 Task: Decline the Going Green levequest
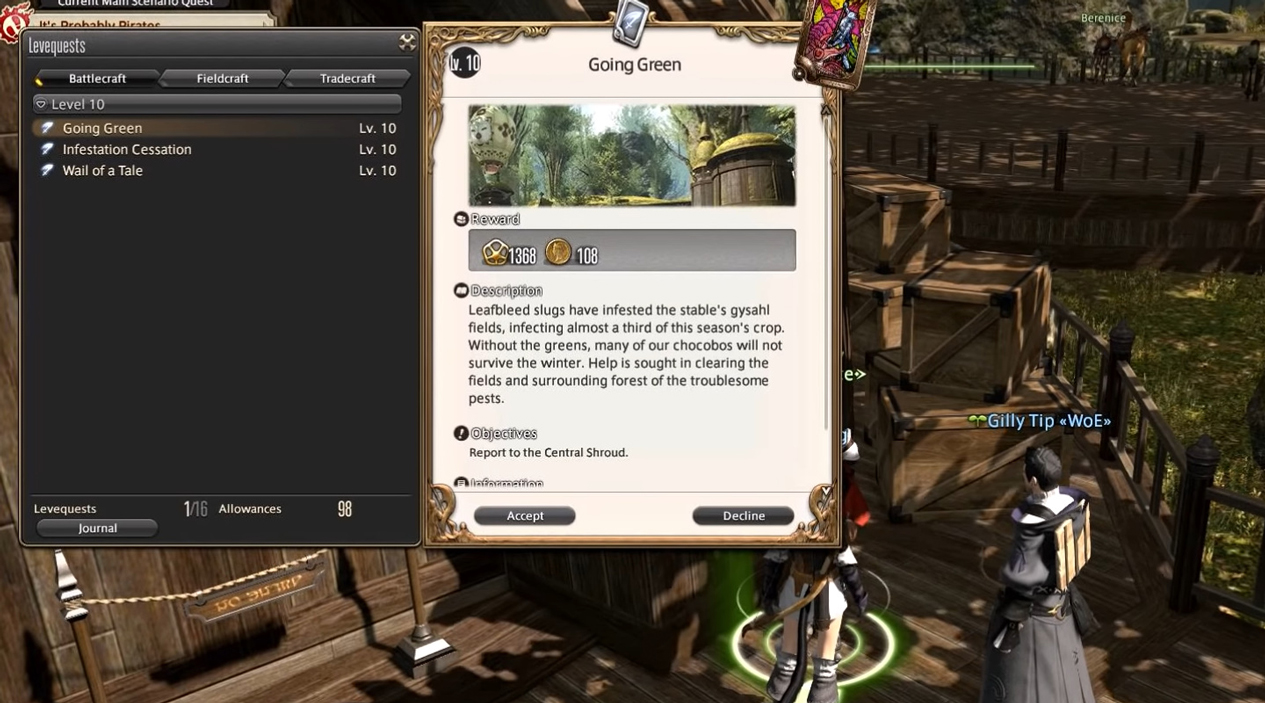point(743,516)
